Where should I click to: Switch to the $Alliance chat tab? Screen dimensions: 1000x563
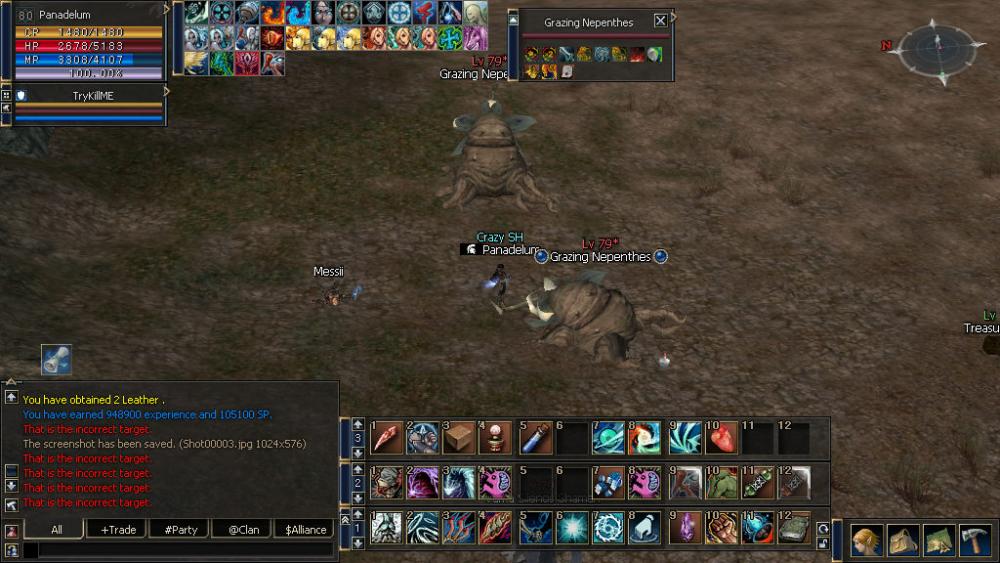[306, 530]
